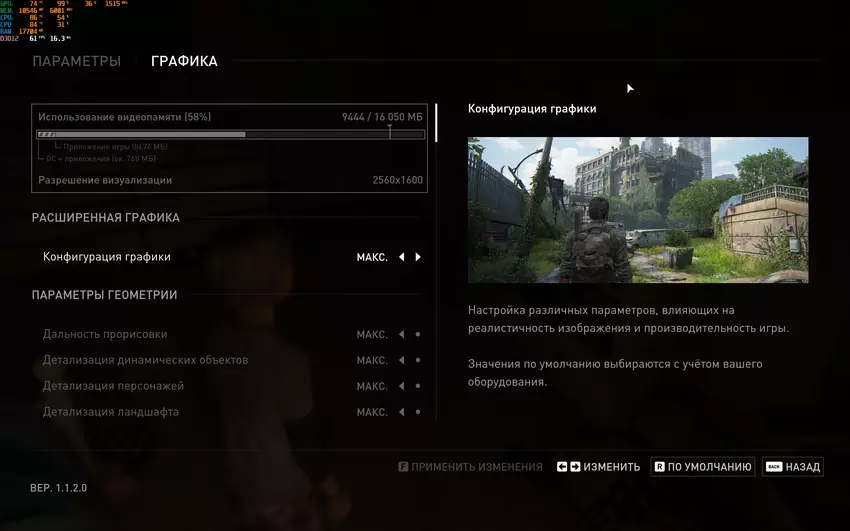Click the settings list scrollbar

coord(436,120)
